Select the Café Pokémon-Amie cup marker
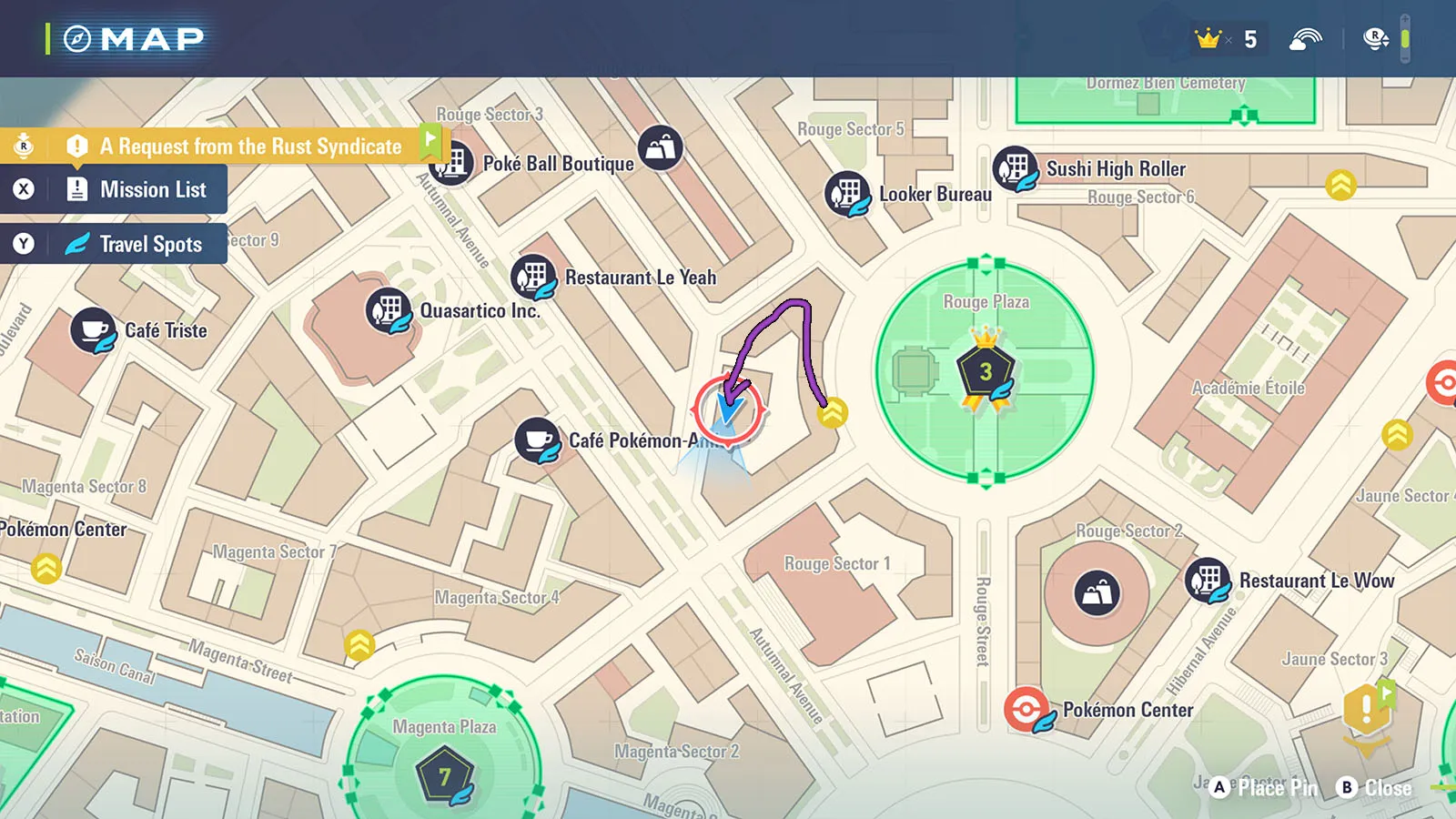This screenshot has width=1456, height=819. (x=538, y=441)
